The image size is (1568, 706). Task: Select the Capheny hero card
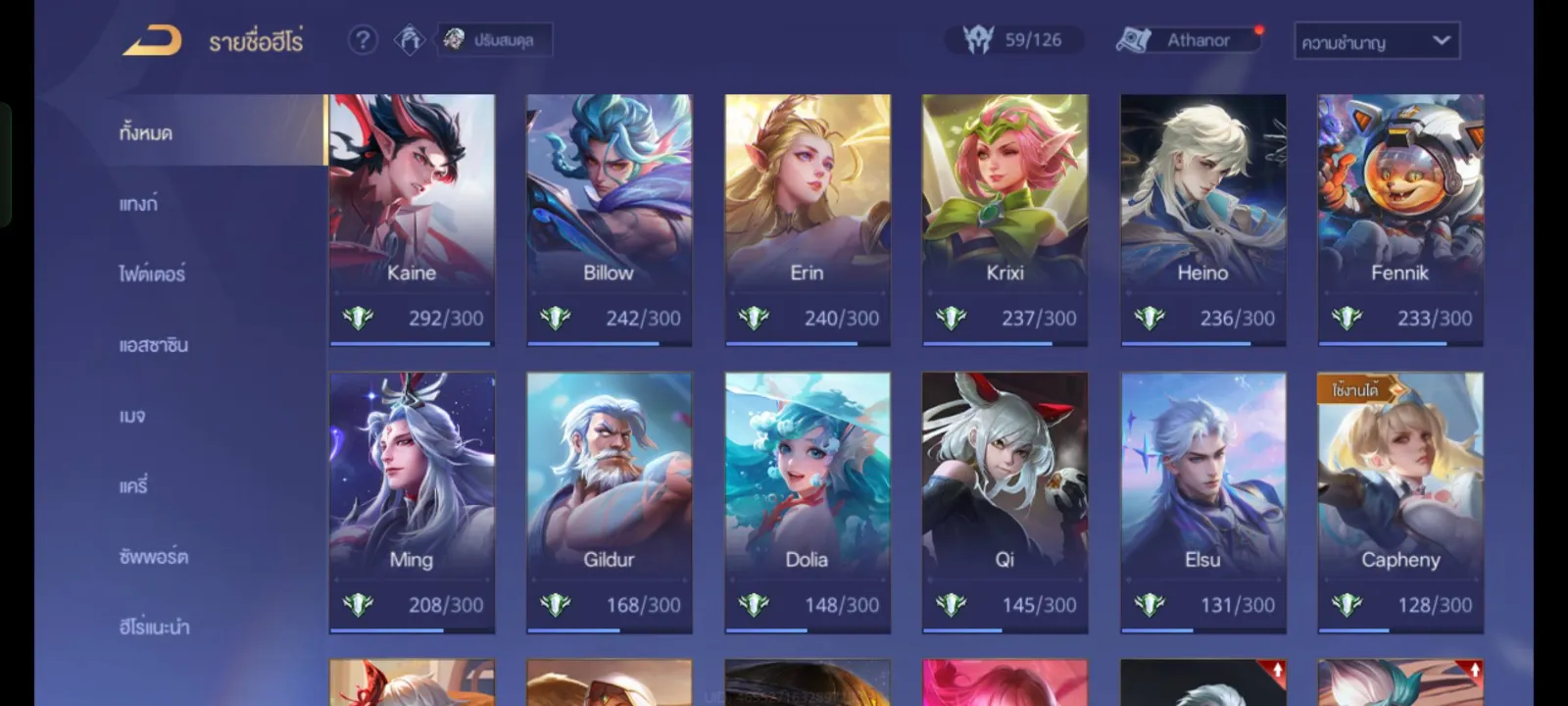1400,501
